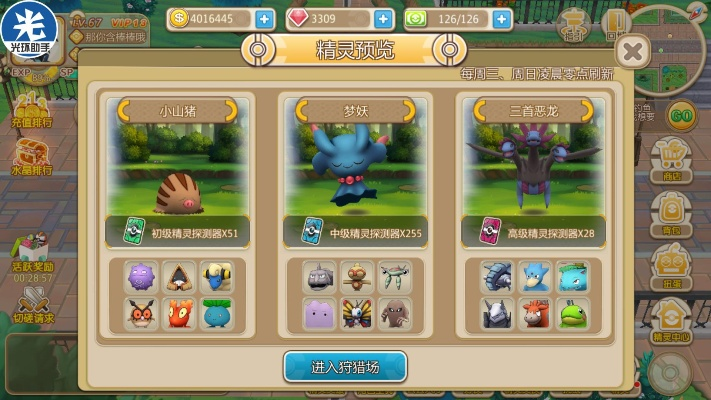Select the 小山猪 sprite card

(x=177, y=170)
